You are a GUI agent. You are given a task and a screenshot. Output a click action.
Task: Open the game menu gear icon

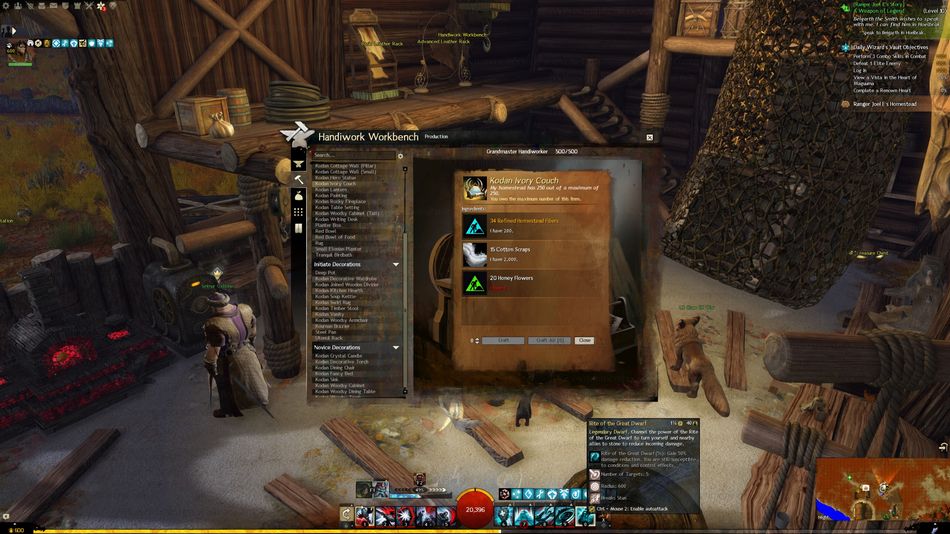7,6
